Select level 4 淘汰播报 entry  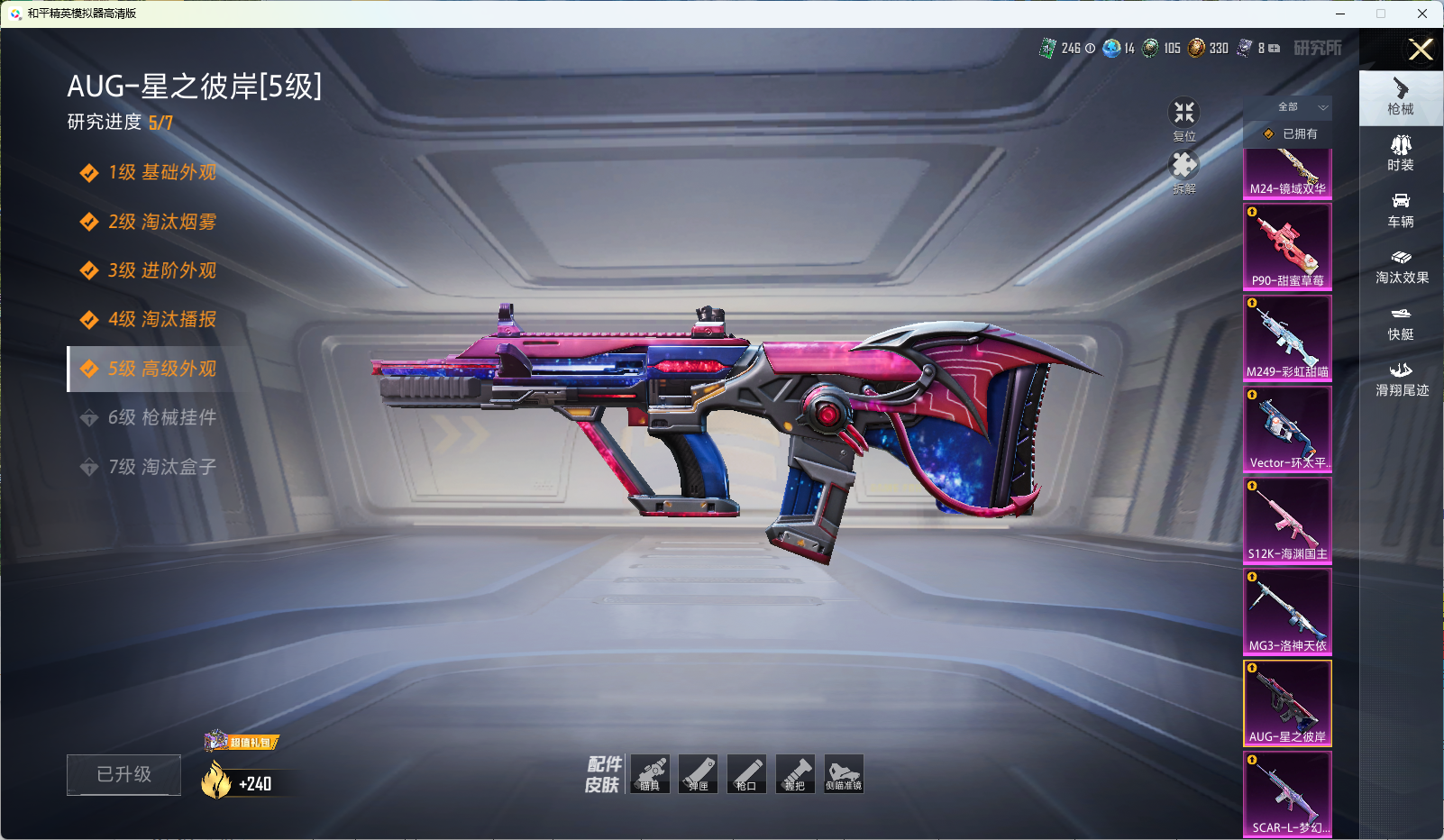161,319
